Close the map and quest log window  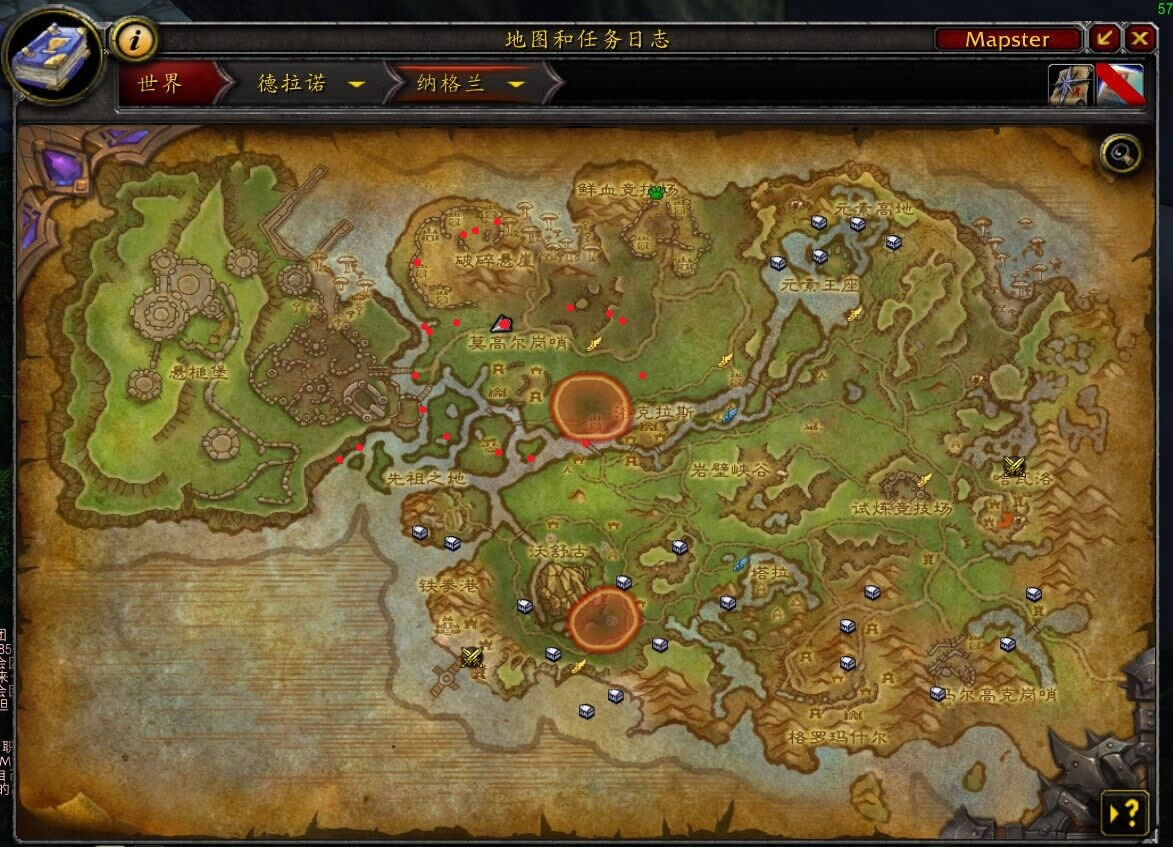(x=1140, y=39)
